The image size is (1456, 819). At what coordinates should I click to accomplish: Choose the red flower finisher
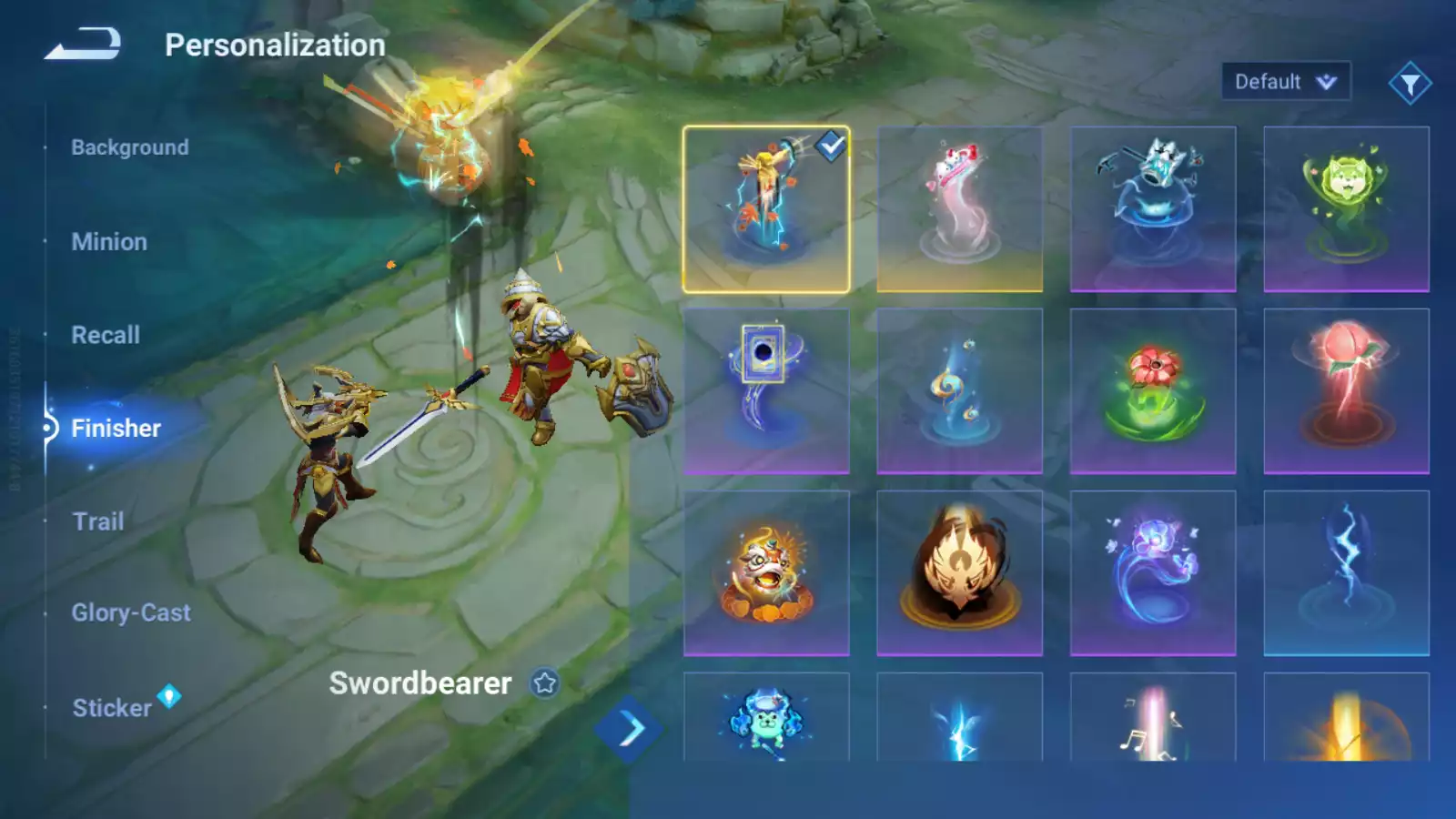coord(1153,391)
